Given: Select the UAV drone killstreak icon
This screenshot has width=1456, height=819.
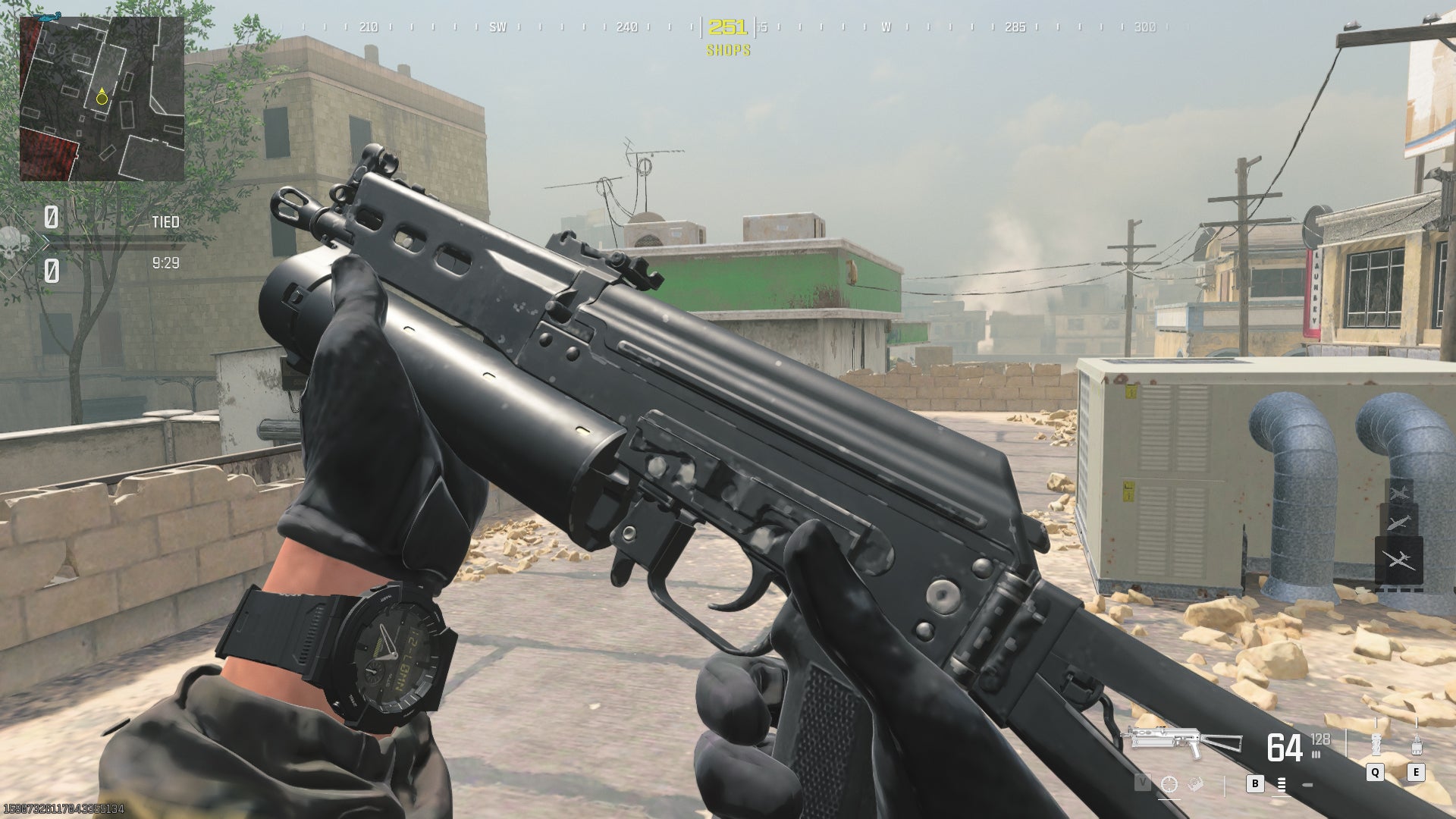Looking at the screenshot, I should (1399, 560).
